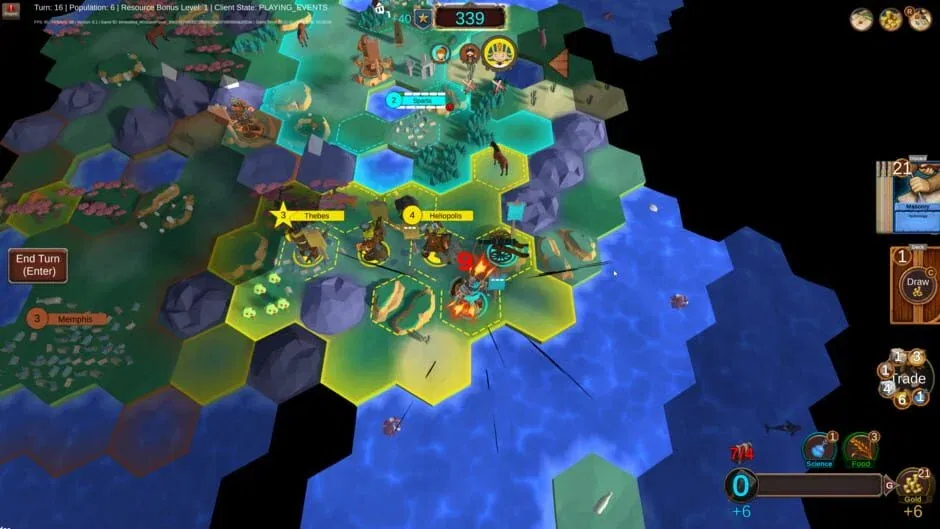Draw a card from the deck
The width and height of the screenshot is (940, 529).
click(x=914, y=283)
